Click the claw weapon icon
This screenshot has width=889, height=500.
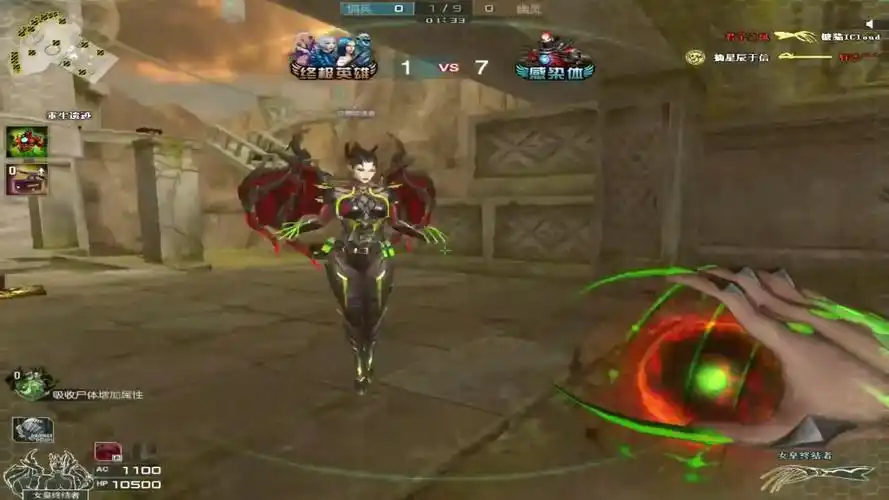point(801,477)
